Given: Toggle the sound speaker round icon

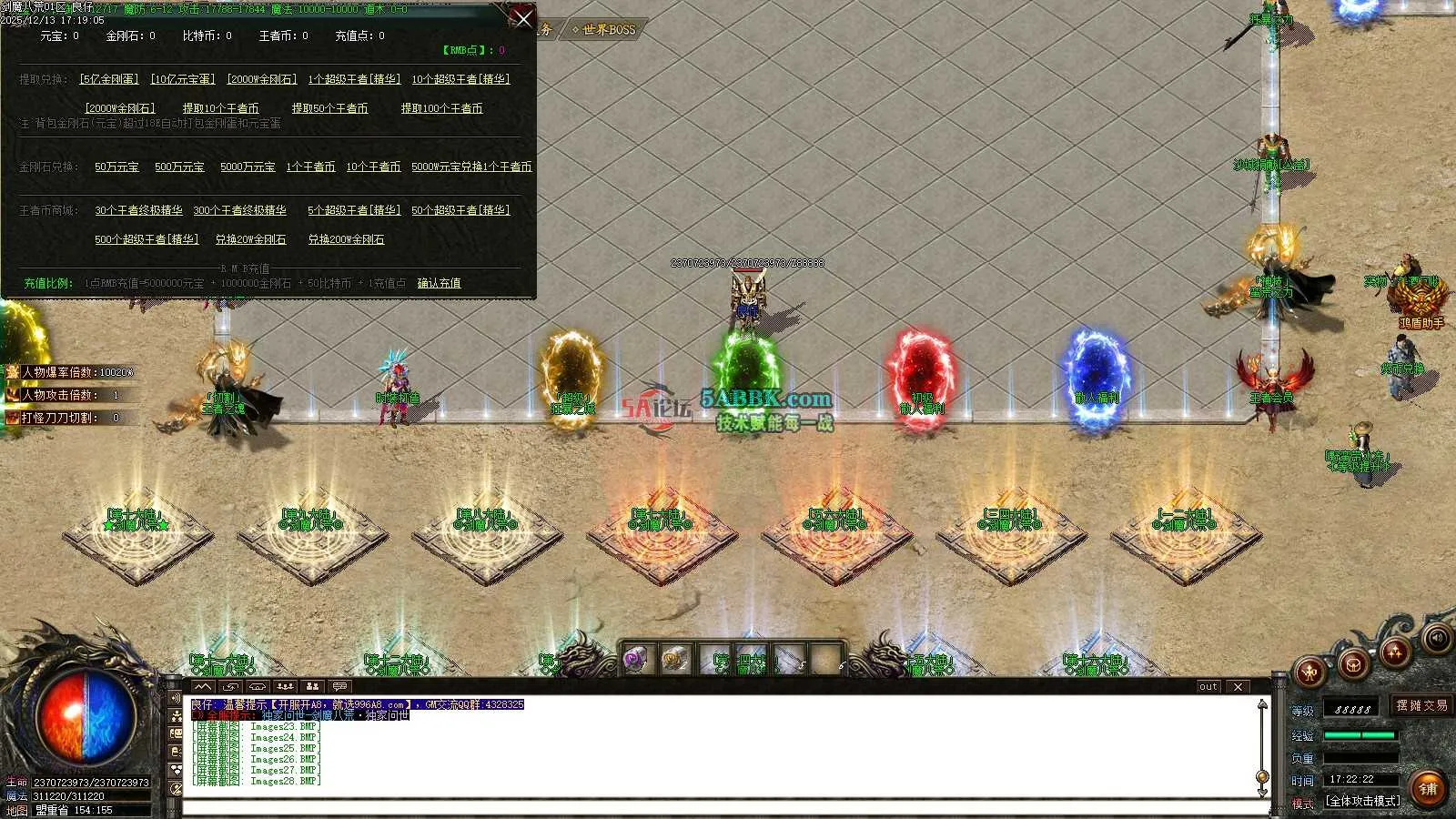Looking at the screenshot, I should [x=1438, y=637].
